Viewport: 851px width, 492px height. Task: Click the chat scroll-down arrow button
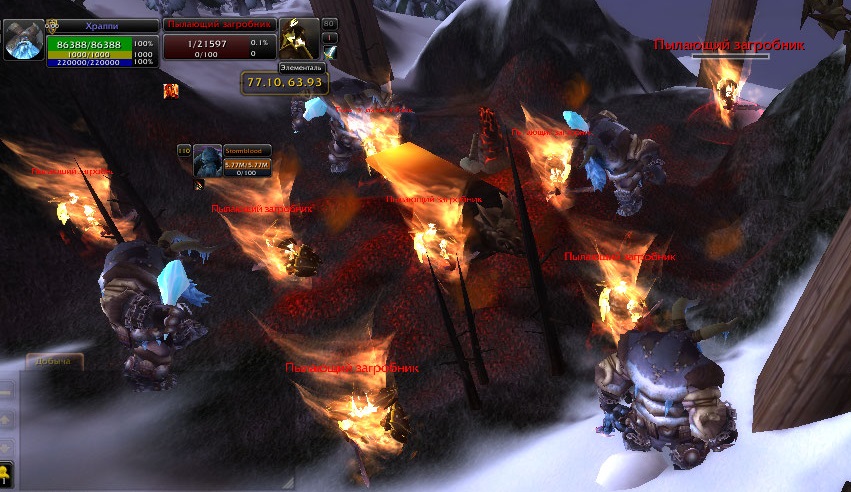(6, 447)
